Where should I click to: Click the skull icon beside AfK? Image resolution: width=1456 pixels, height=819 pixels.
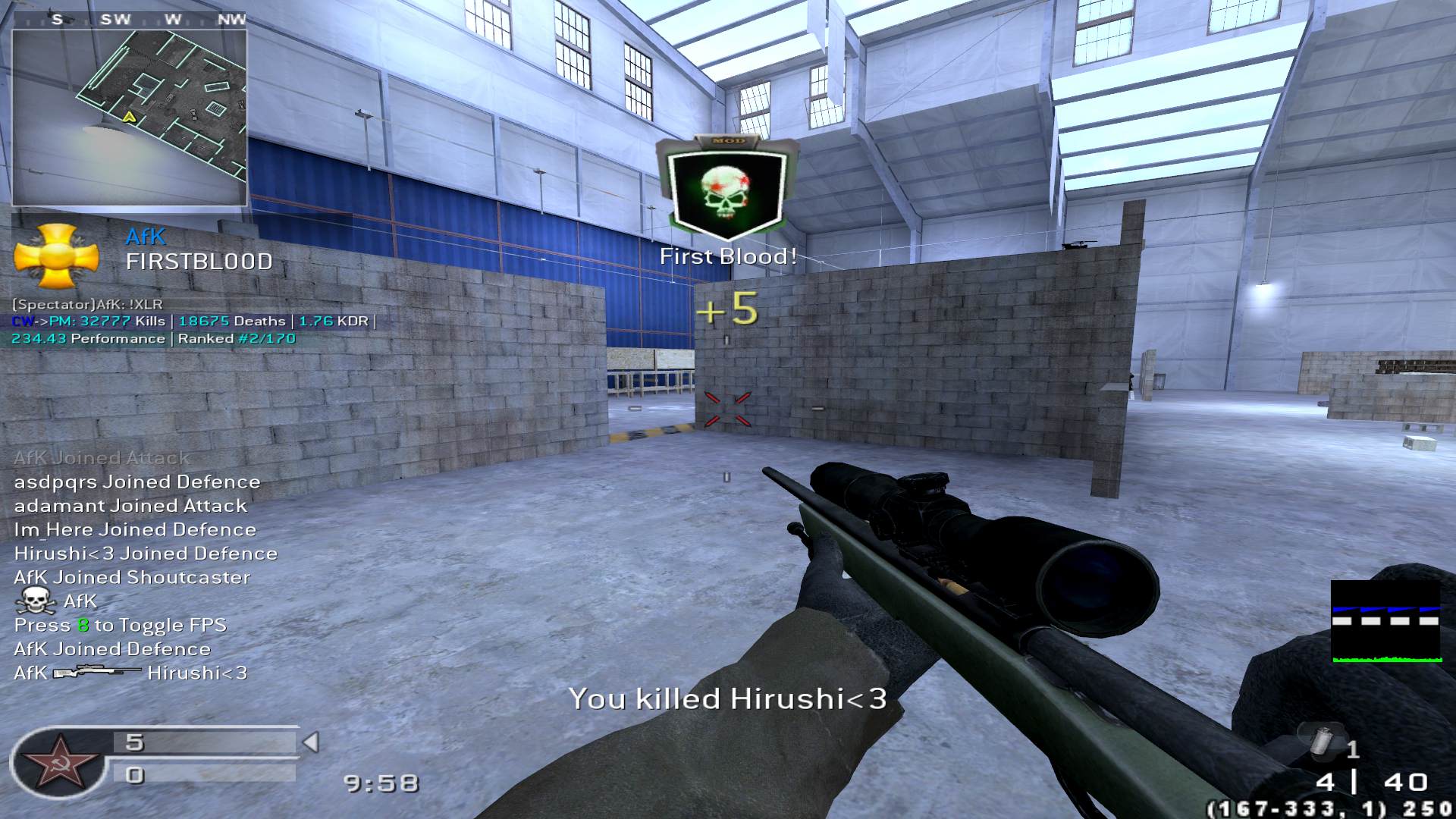[35, 601]
